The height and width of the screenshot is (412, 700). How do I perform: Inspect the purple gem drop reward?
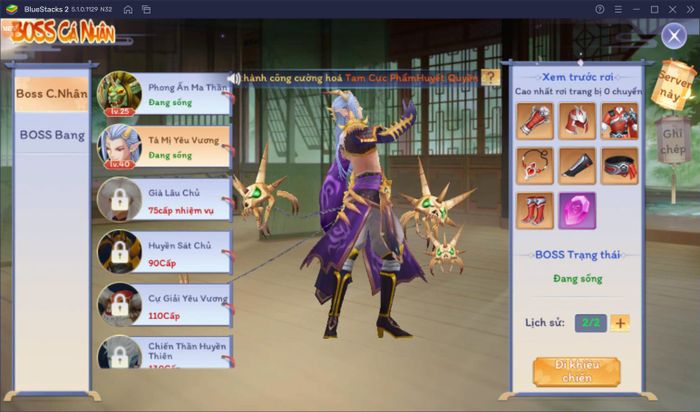point(577,211)
